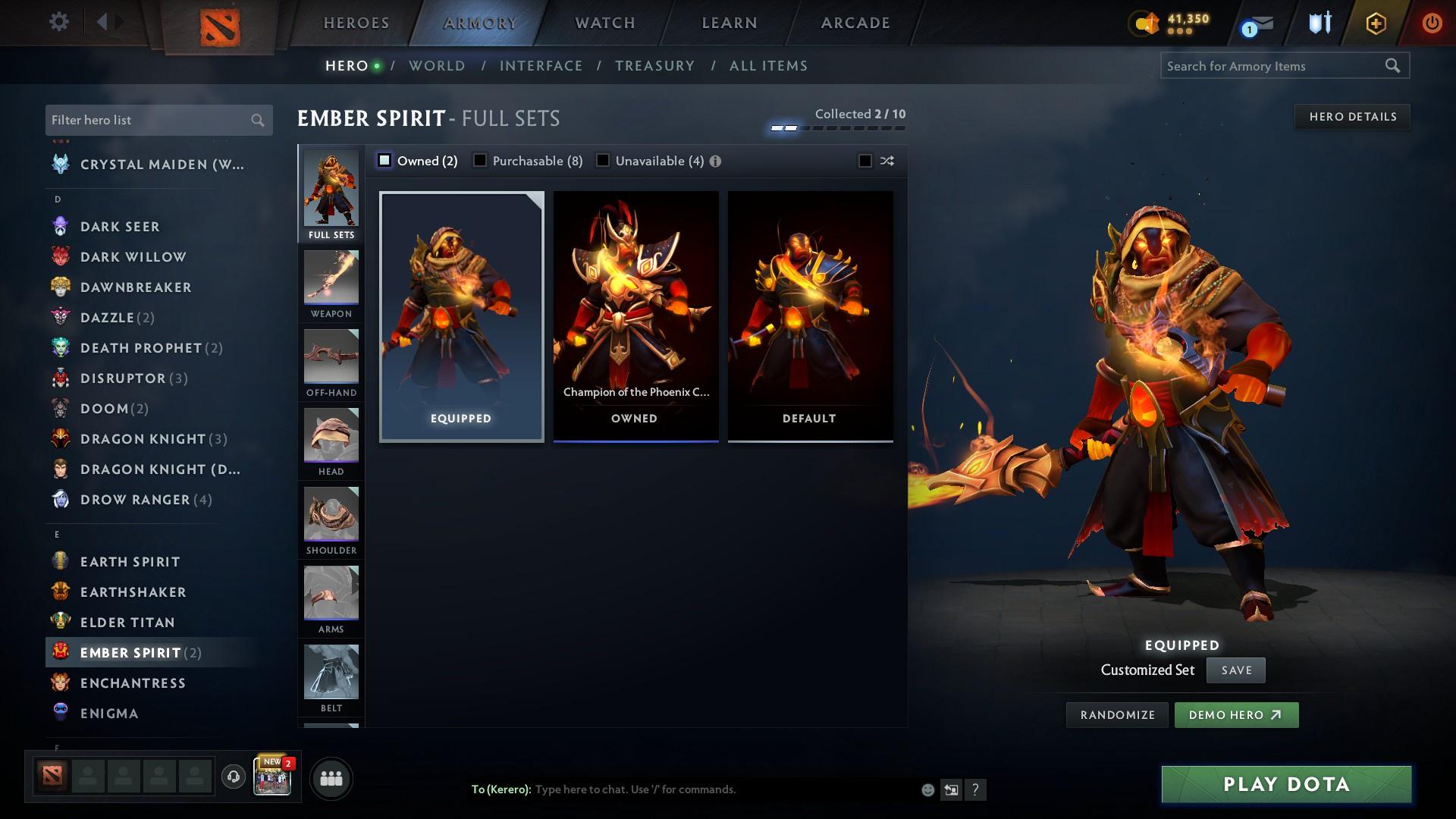Select the WEAPON category icon

tap(331, 282)
